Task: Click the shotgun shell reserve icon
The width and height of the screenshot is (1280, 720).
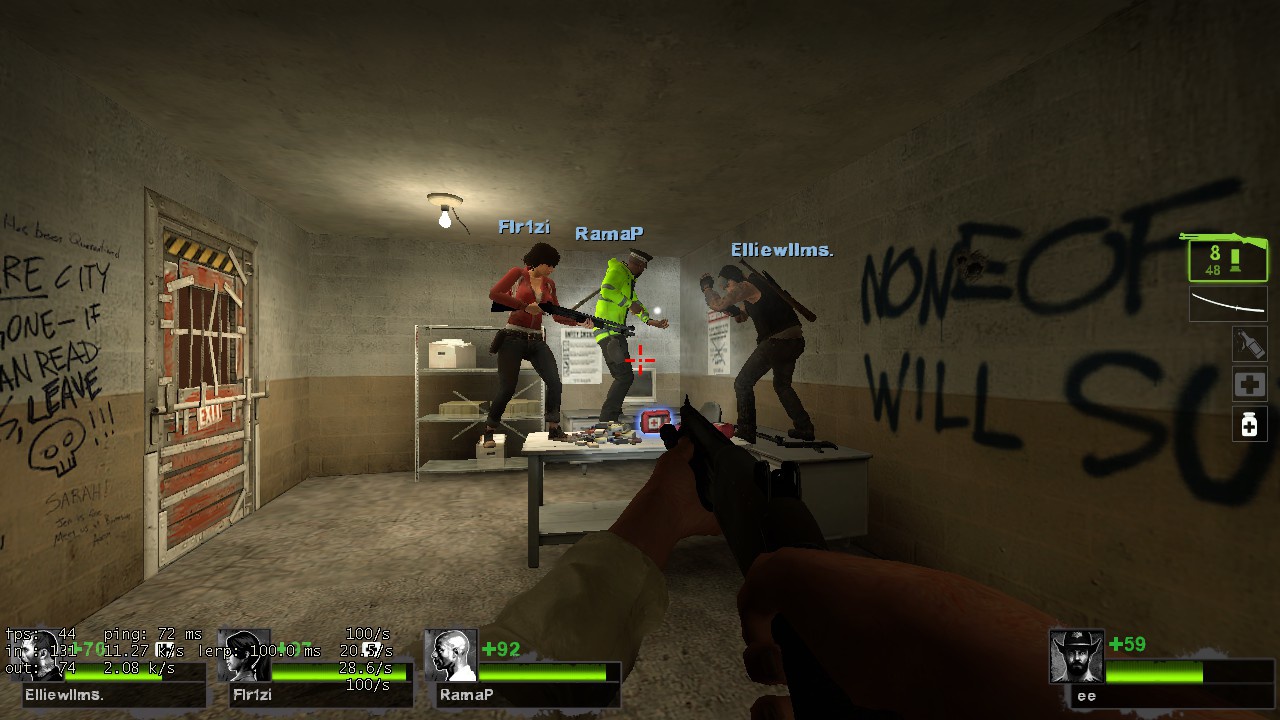Action: (1237, 258)
